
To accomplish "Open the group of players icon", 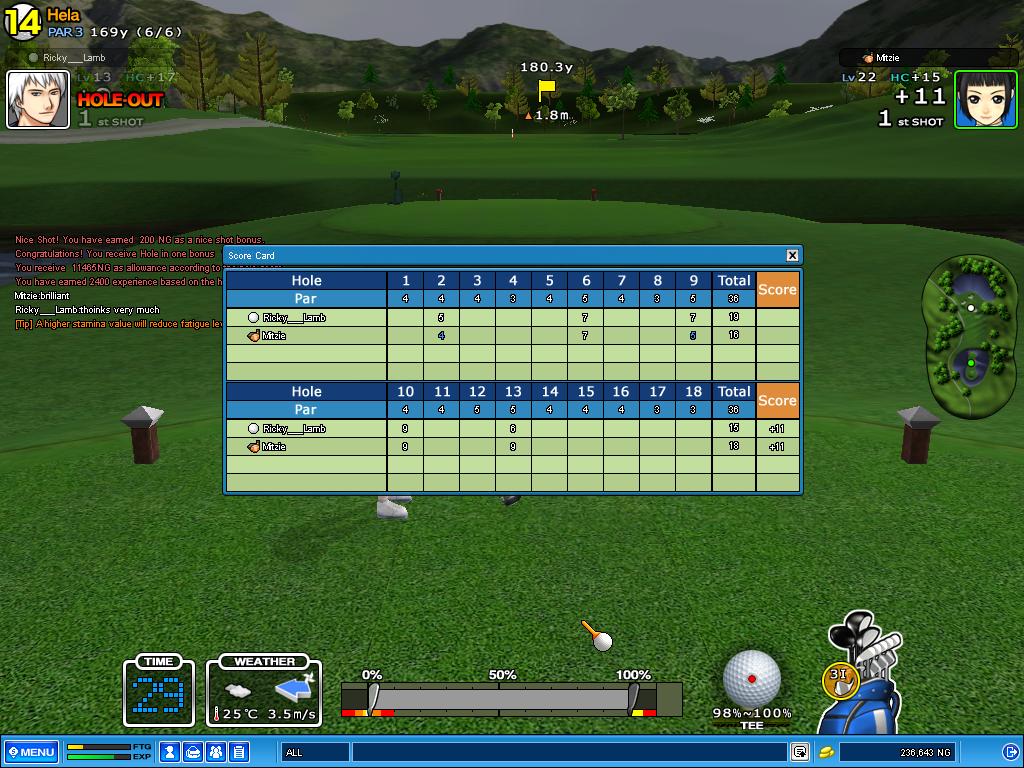I will click(216, 752).
